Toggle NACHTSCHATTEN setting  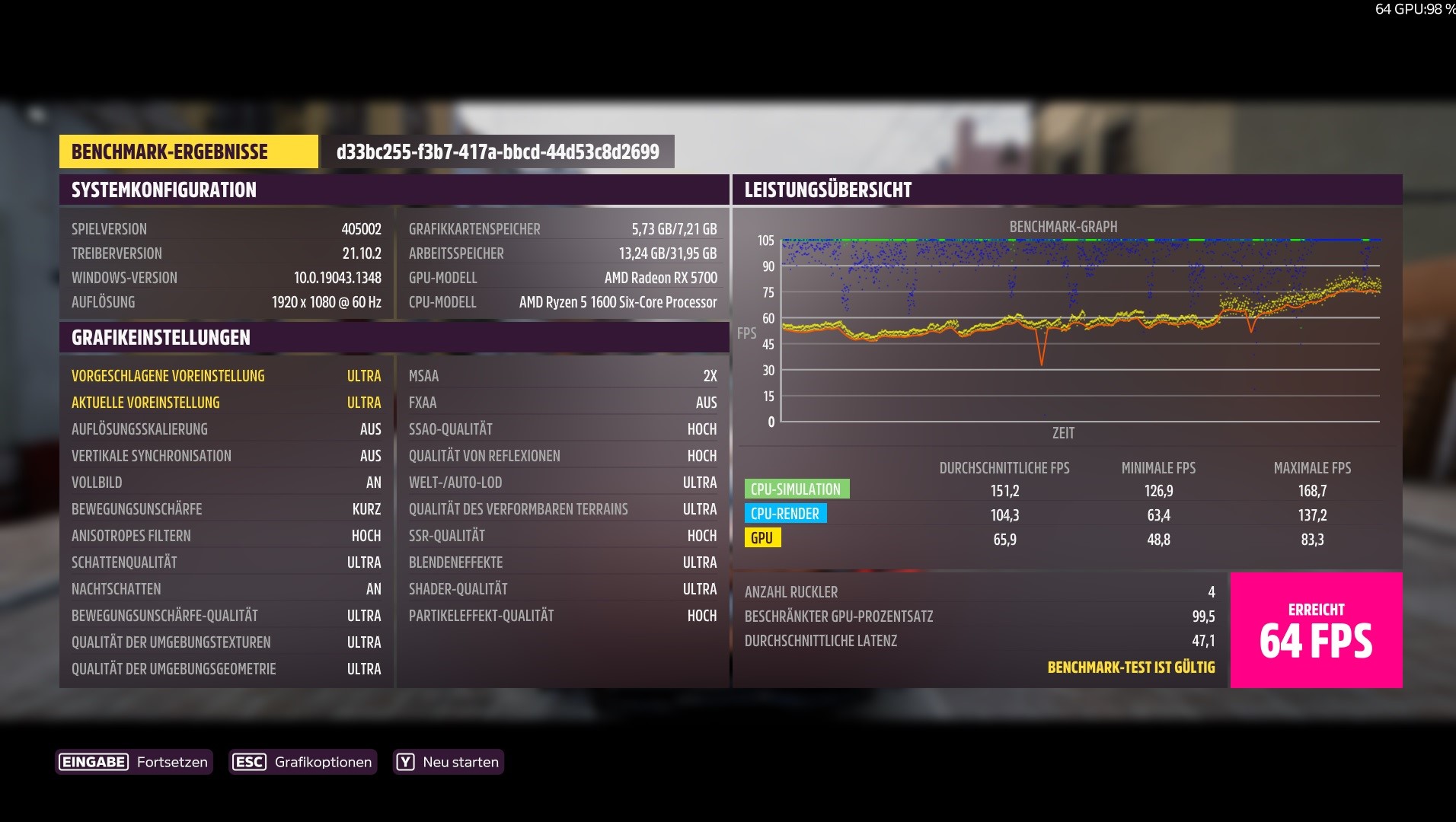coord(226,588)
